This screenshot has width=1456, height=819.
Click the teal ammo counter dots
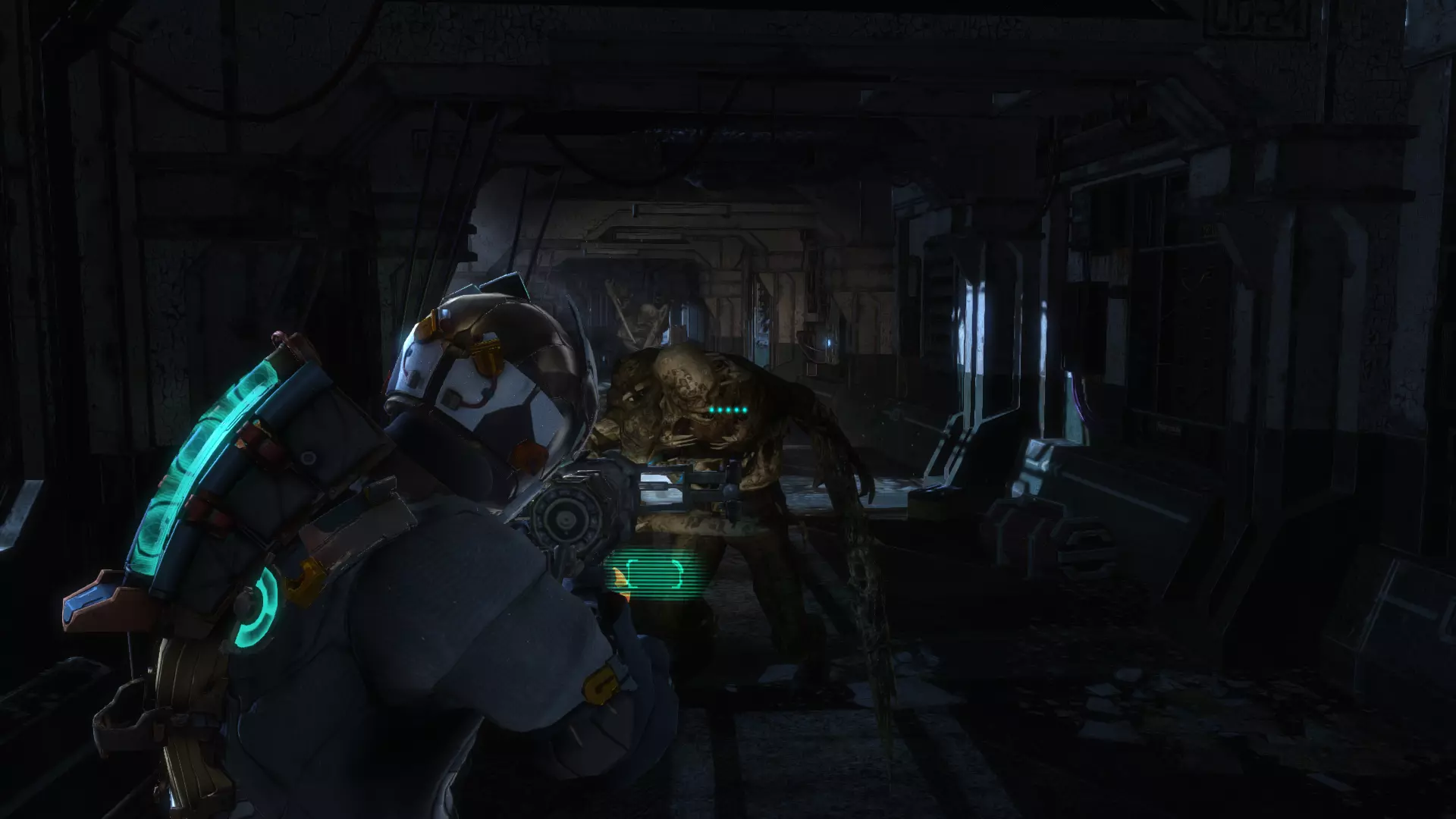click(x=728, y=409)
